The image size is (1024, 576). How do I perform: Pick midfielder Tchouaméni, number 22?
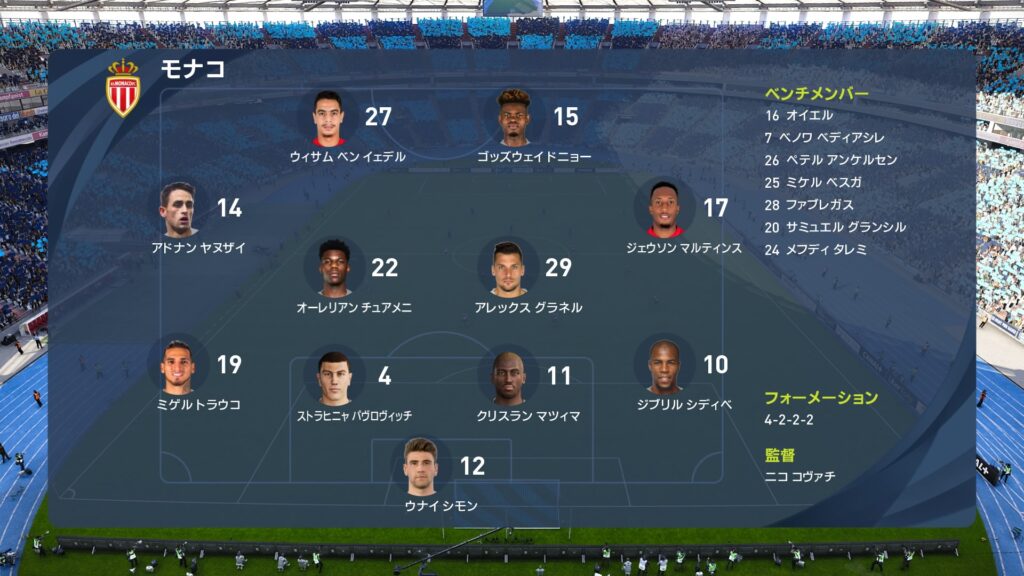pos(334,267)
